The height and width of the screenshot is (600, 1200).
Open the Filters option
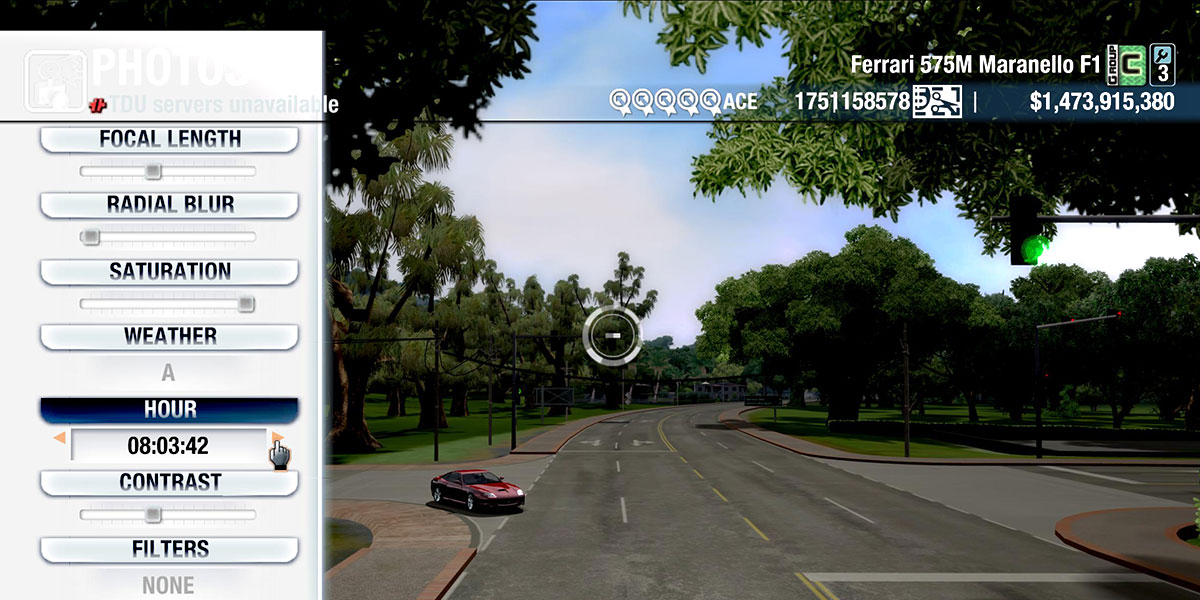tap(169, 549)
